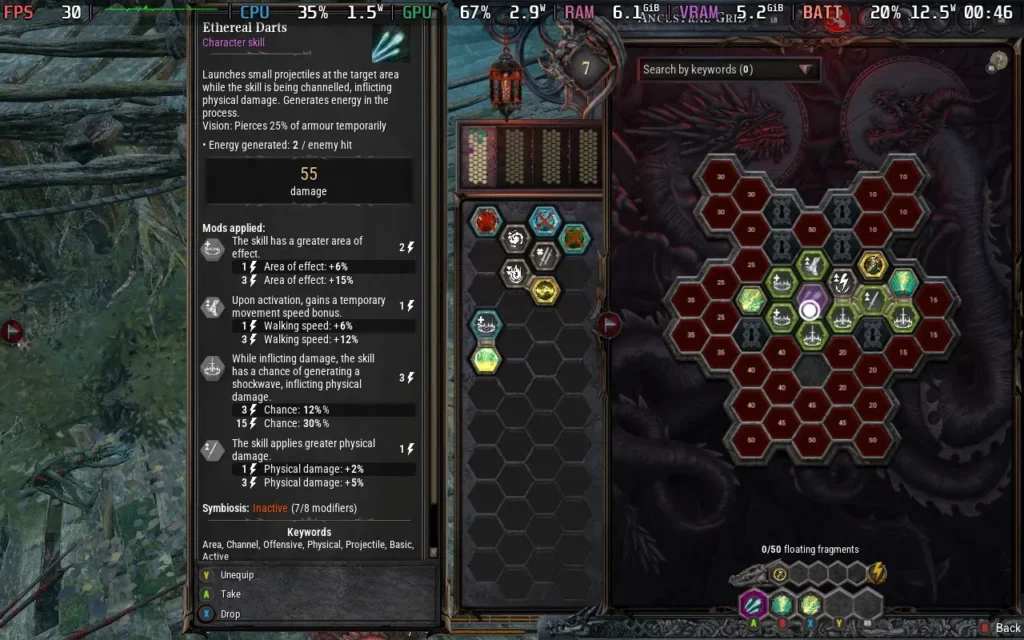Open the Search by keywords dropdown
1024x640 pixels.
coord(729,70)
